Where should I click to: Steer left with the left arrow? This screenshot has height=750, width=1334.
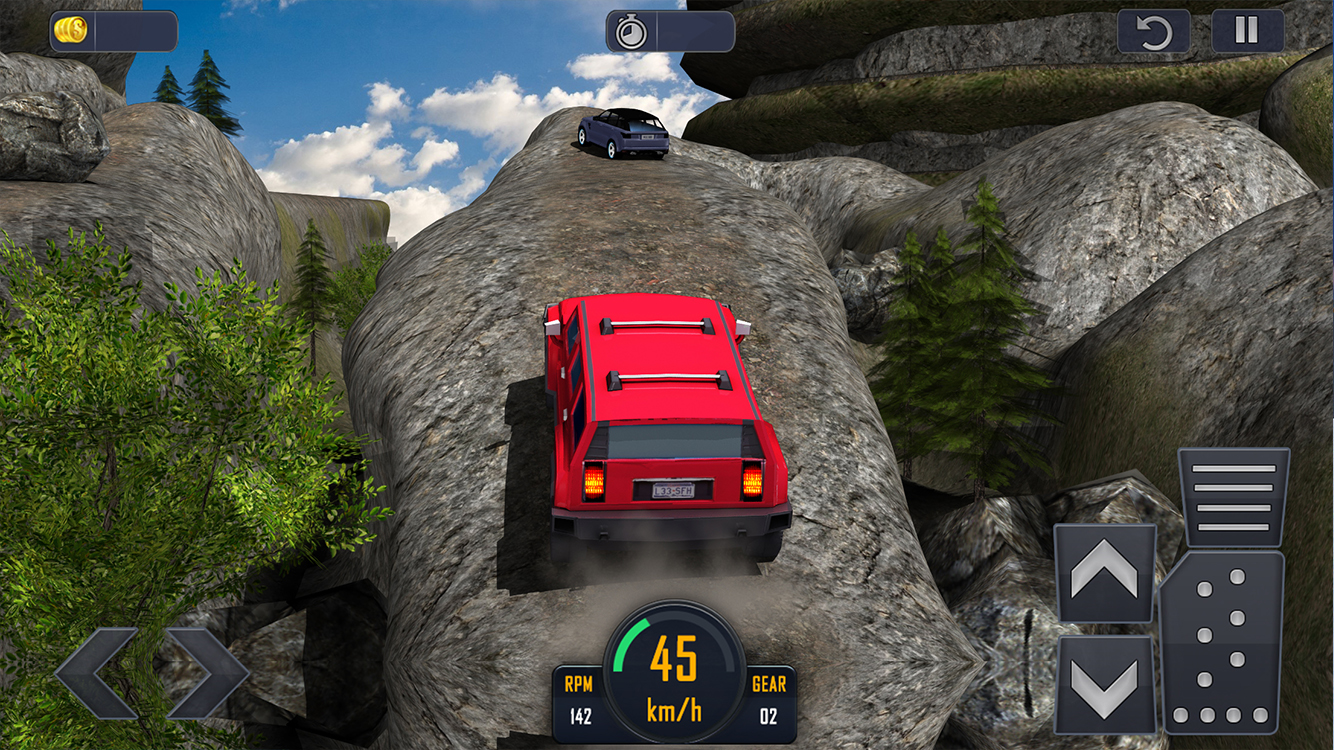[x=96, y=673]
